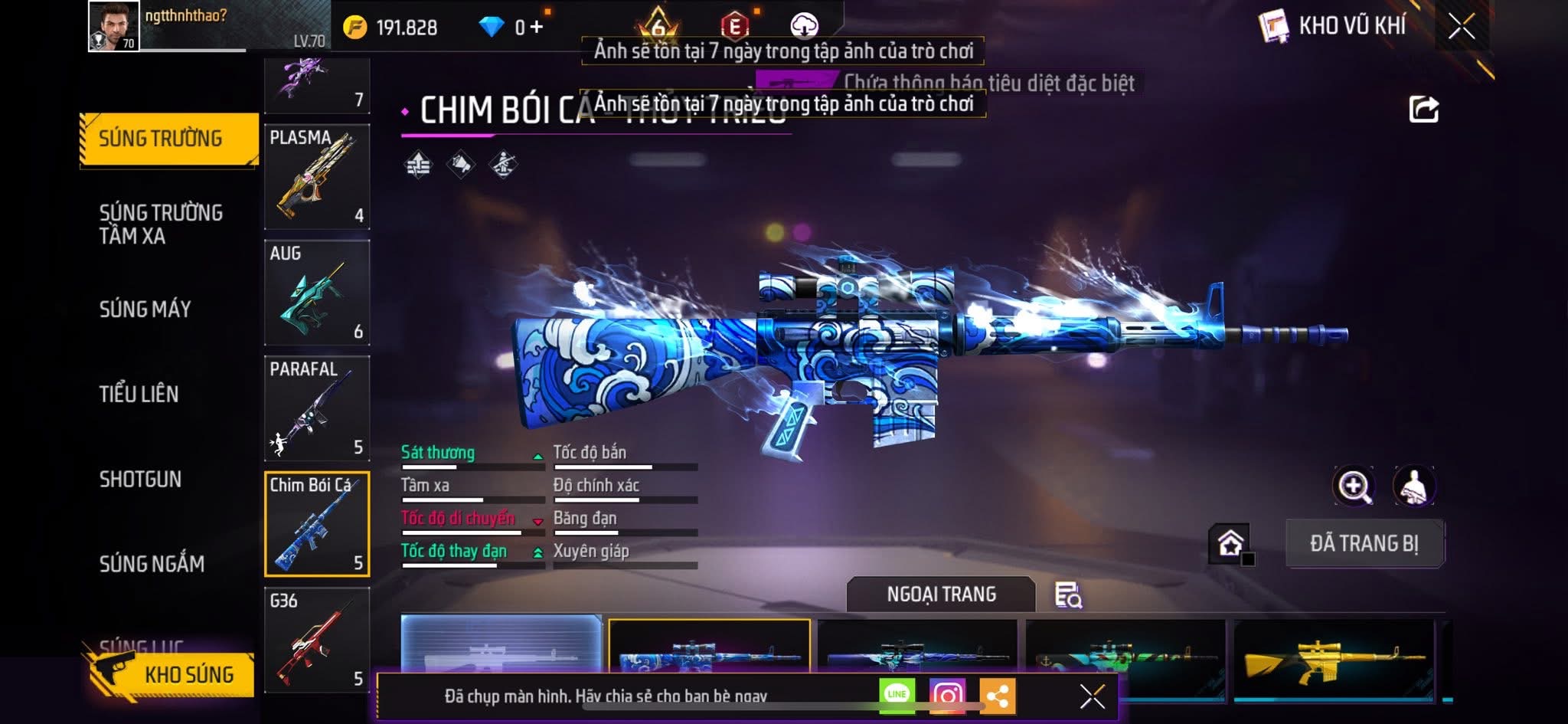1568x724 pixels.
Task: Open the Ngoại Trang skins tab
Action: 941,594
